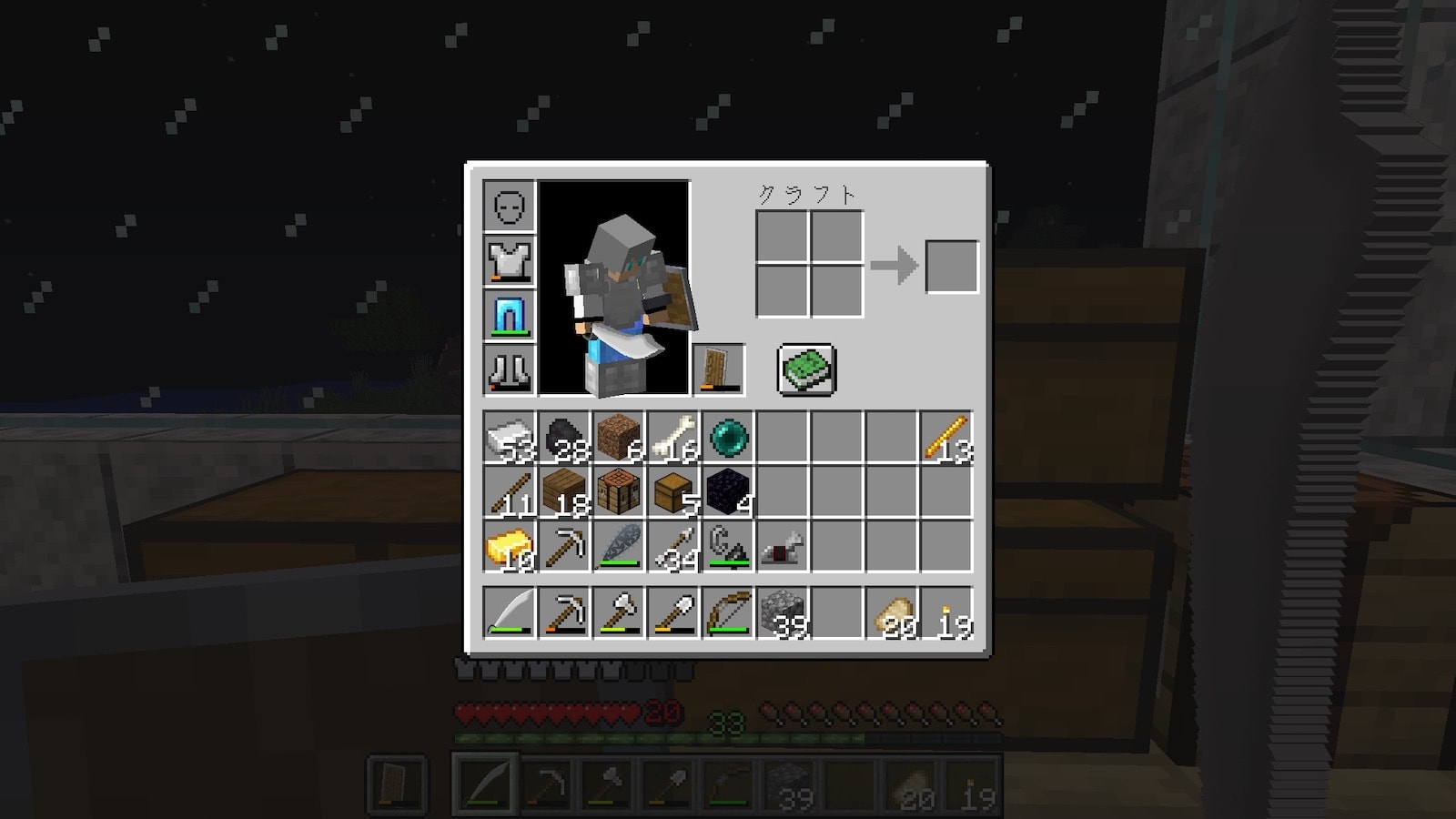Select the coal stack of 28
The image size is (1456, 819).
point(564,438)
